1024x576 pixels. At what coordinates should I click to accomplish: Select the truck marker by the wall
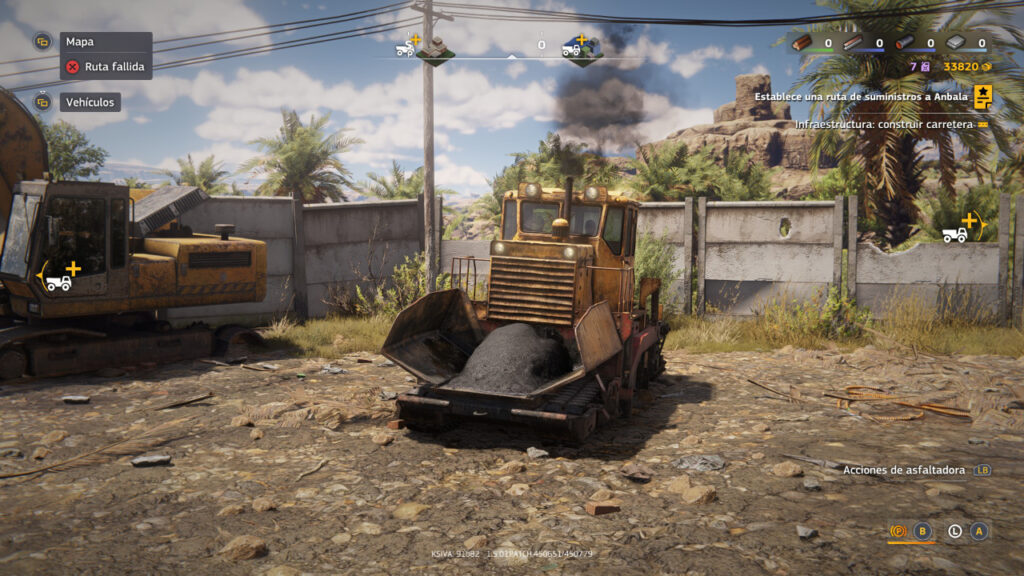[x=958, y=230]
